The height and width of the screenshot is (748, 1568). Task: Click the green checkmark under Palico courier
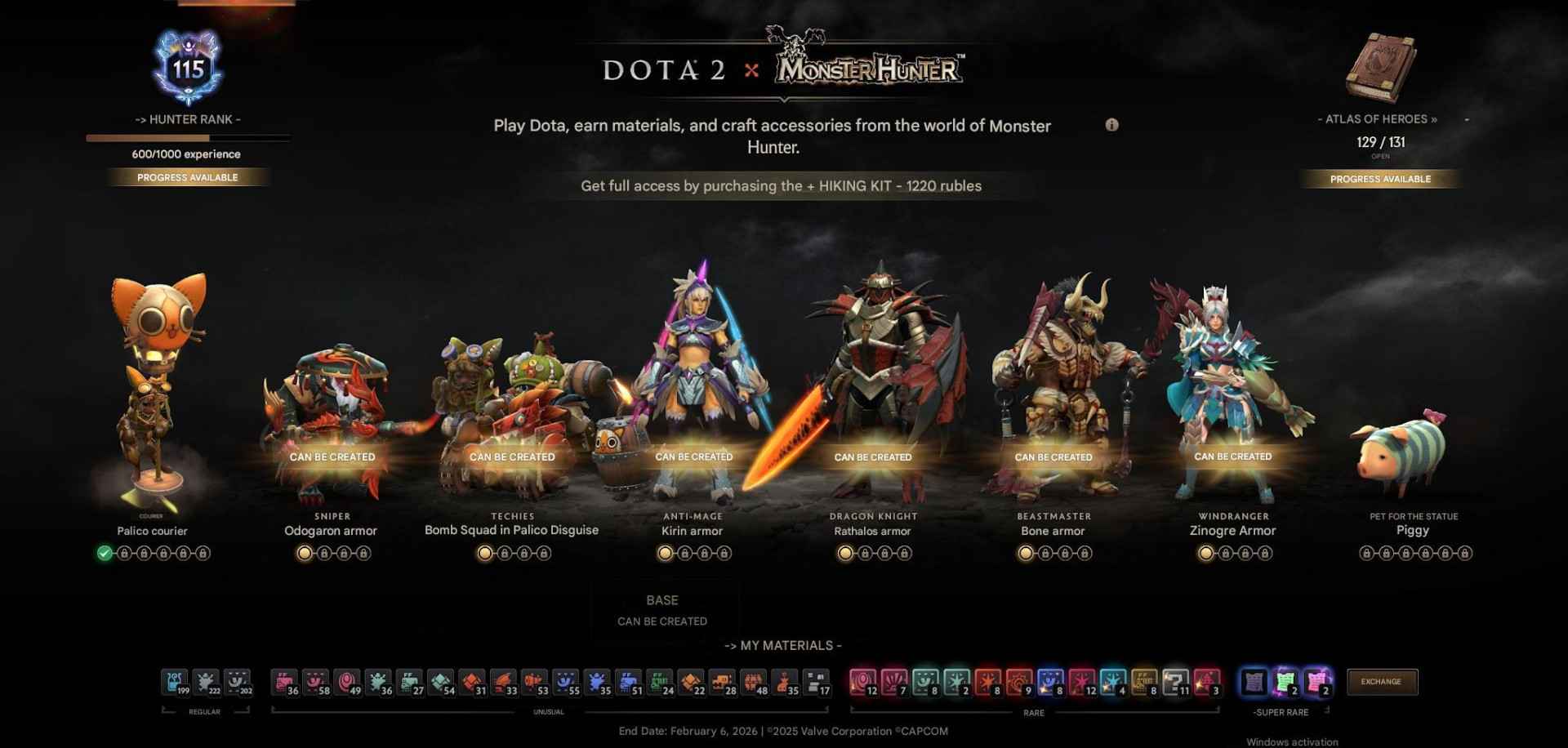103,553
